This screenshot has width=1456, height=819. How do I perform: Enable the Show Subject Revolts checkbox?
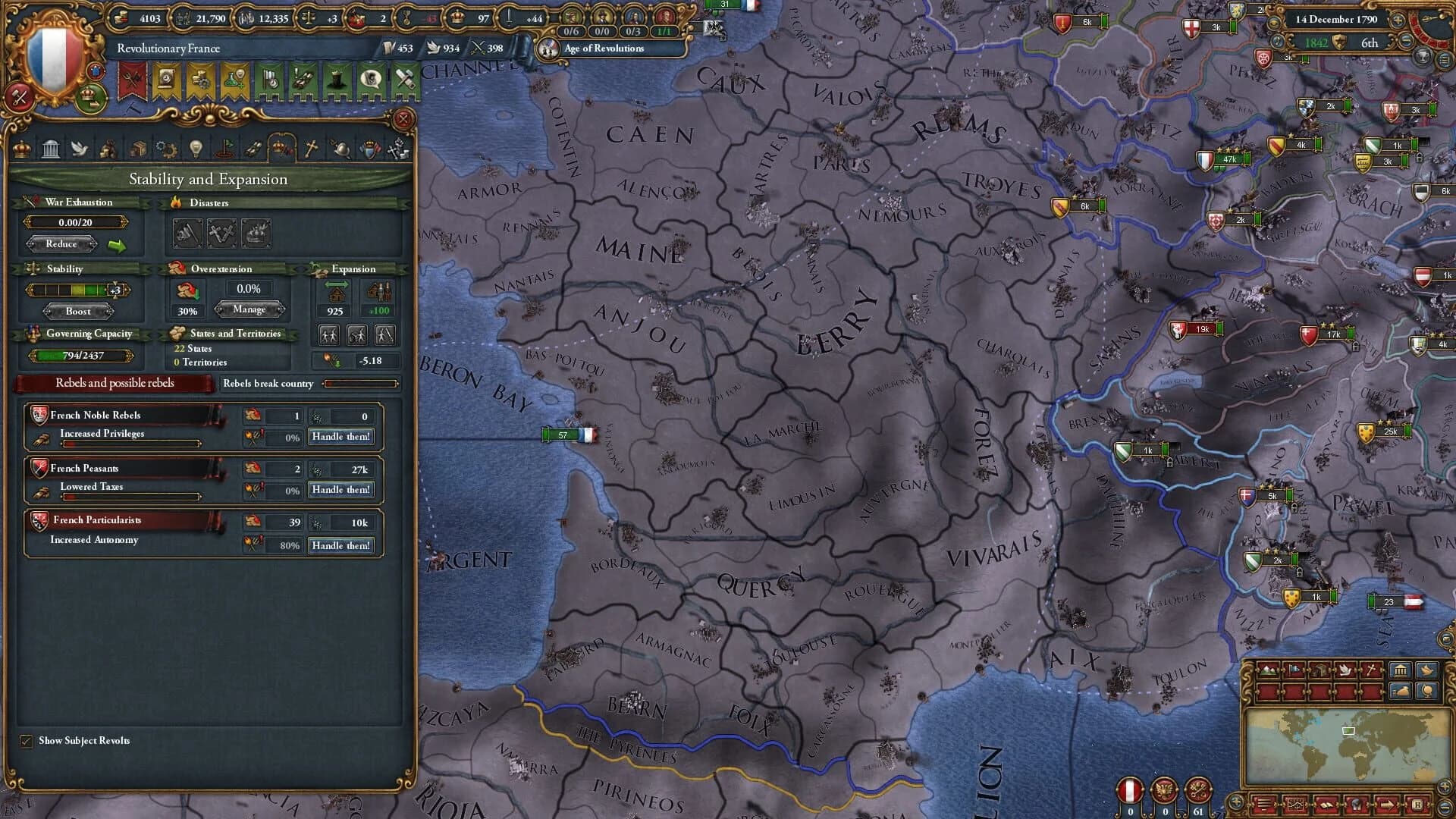click(27, 741)
